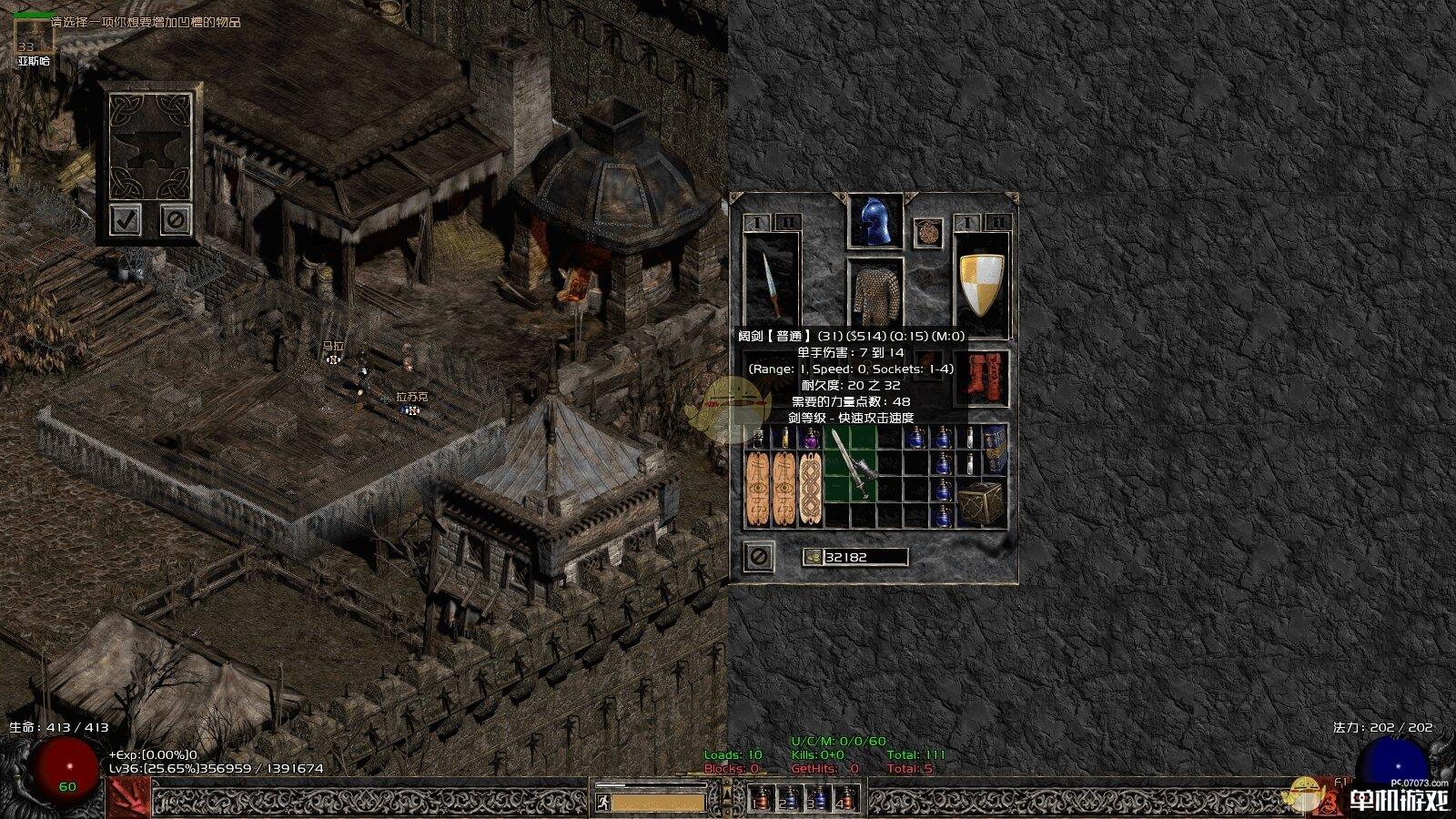1456x819 pixels.
Task: Confirm socketing with the checkmark button
Action: tap(125, 219)
